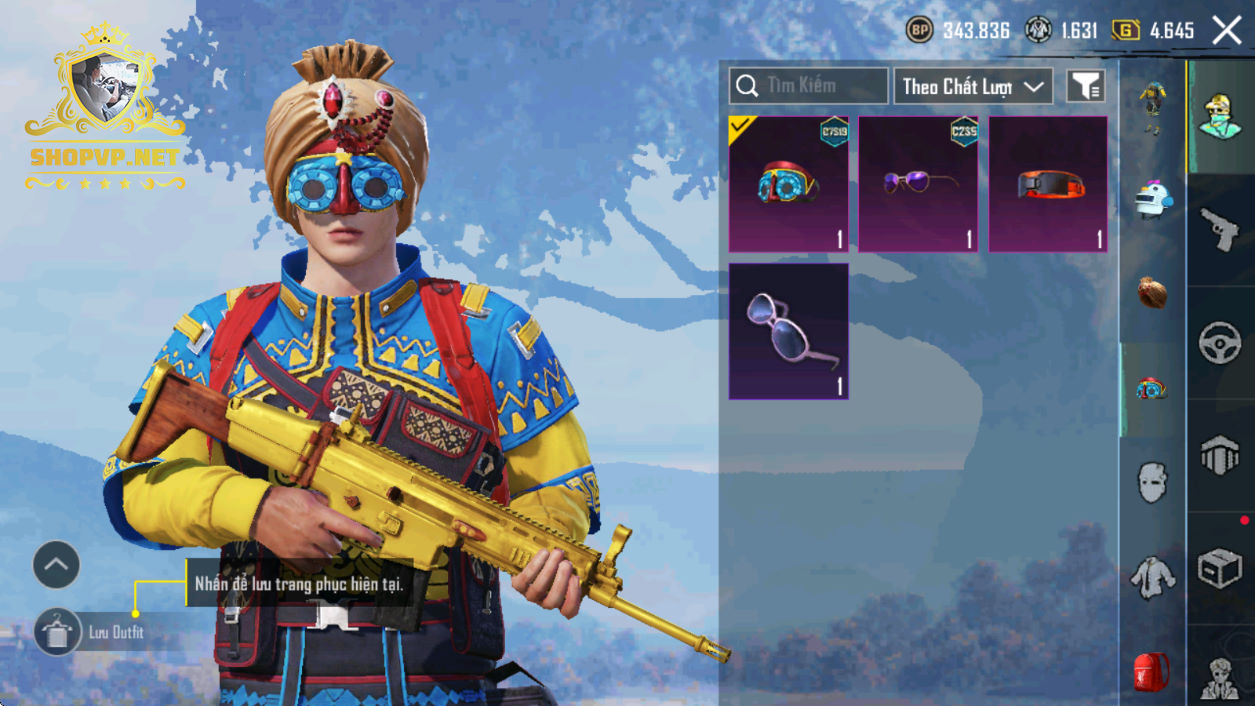Select the equipped blue goggles mask item
This screenshot has height=706, width=1255.
pos(788,184)
